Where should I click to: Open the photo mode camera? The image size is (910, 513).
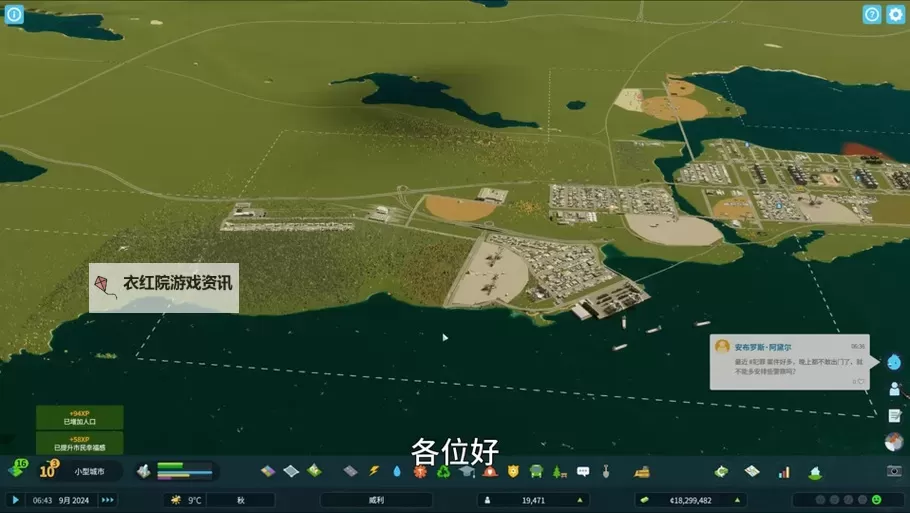tap(894, 471)
